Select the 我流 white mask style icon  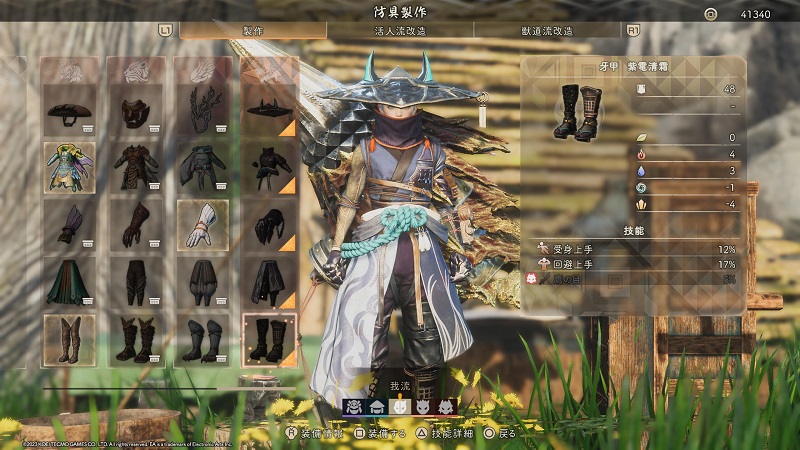[x=400, y=406]
